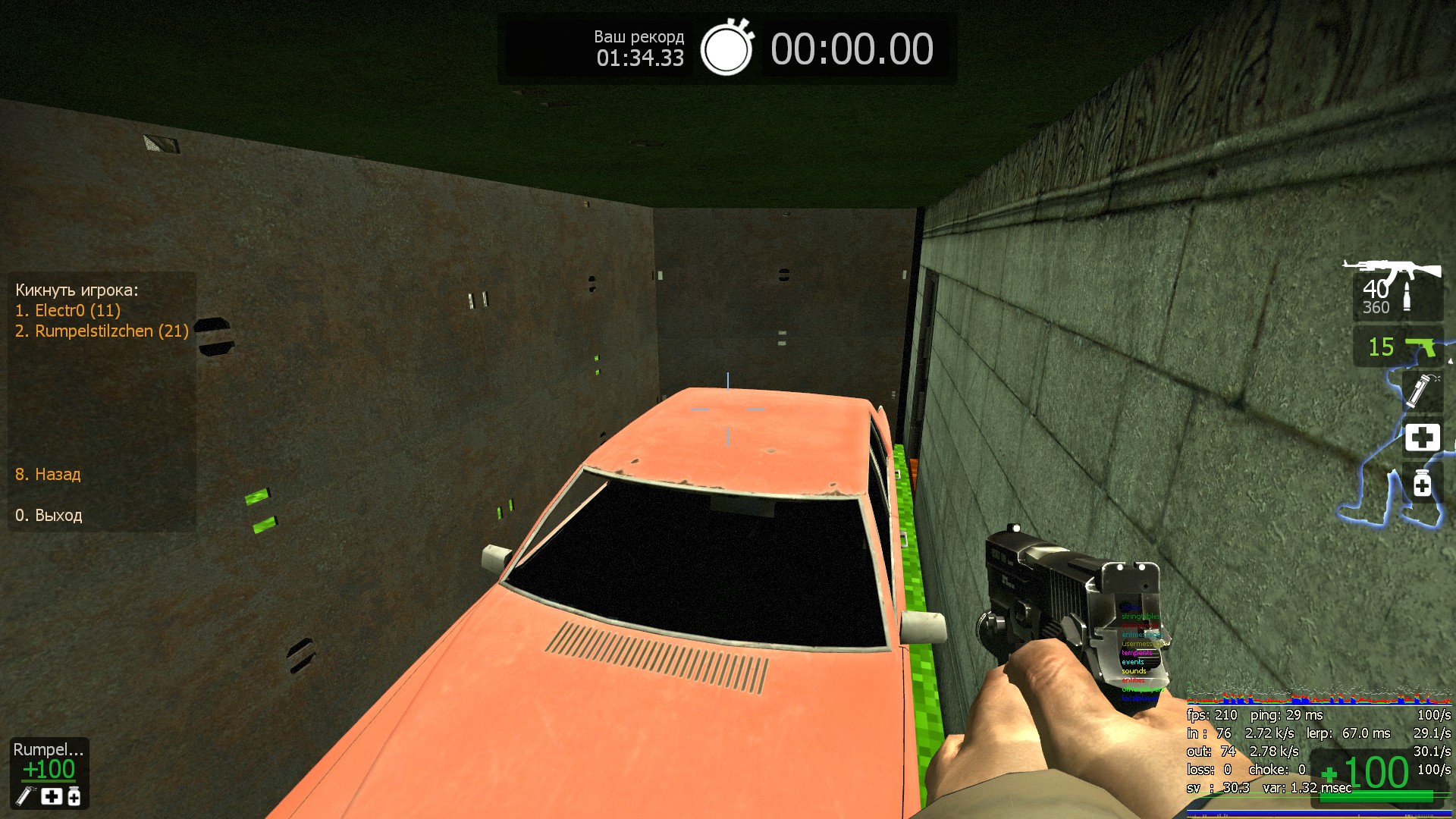
Task: Exit the menu via Выход
Action: coord(49,516)
